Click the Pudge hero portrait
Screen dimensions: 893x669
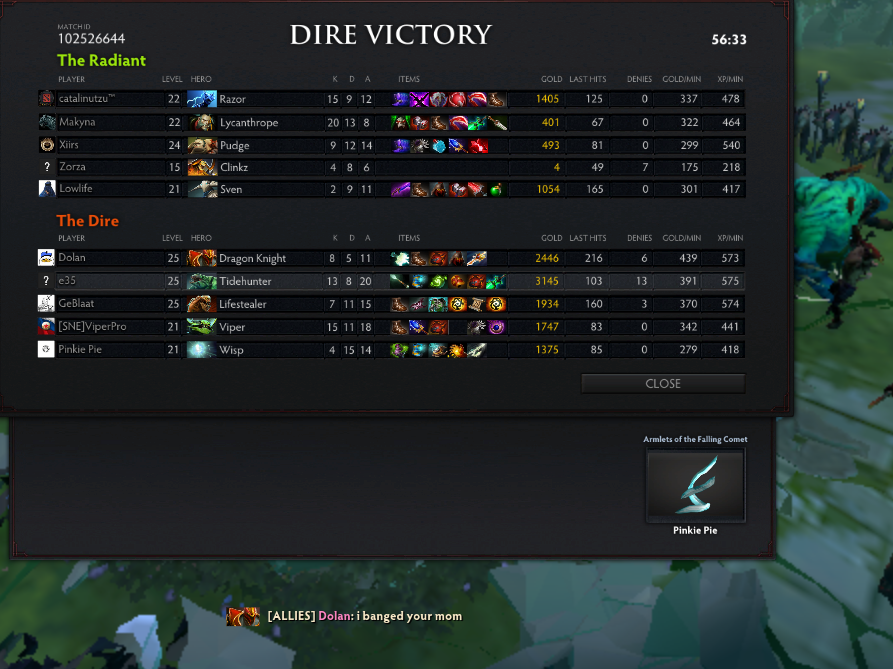coord(202,145)
